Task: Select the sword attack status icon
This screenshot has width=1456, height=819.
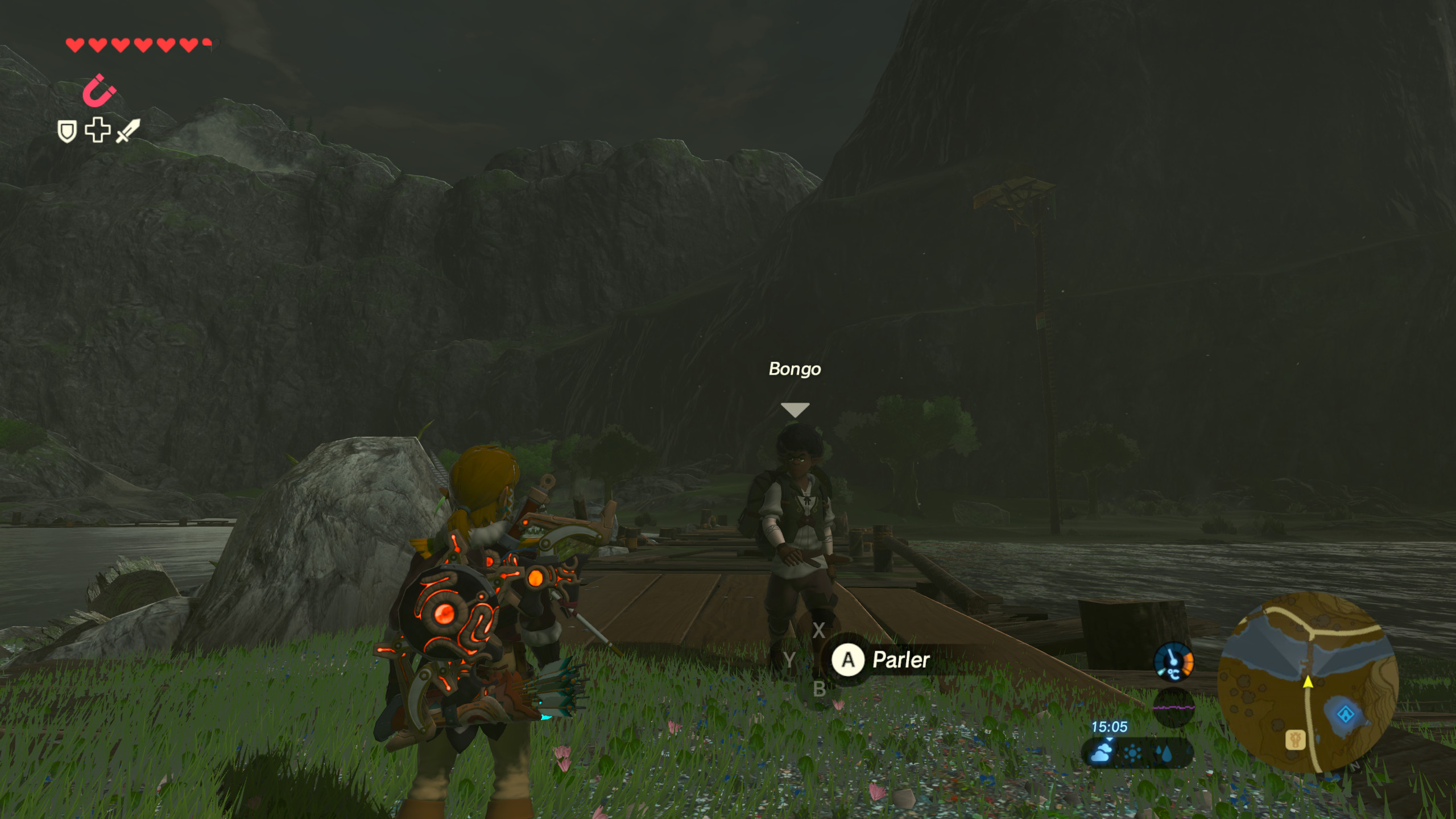Action: coord(128,131)
